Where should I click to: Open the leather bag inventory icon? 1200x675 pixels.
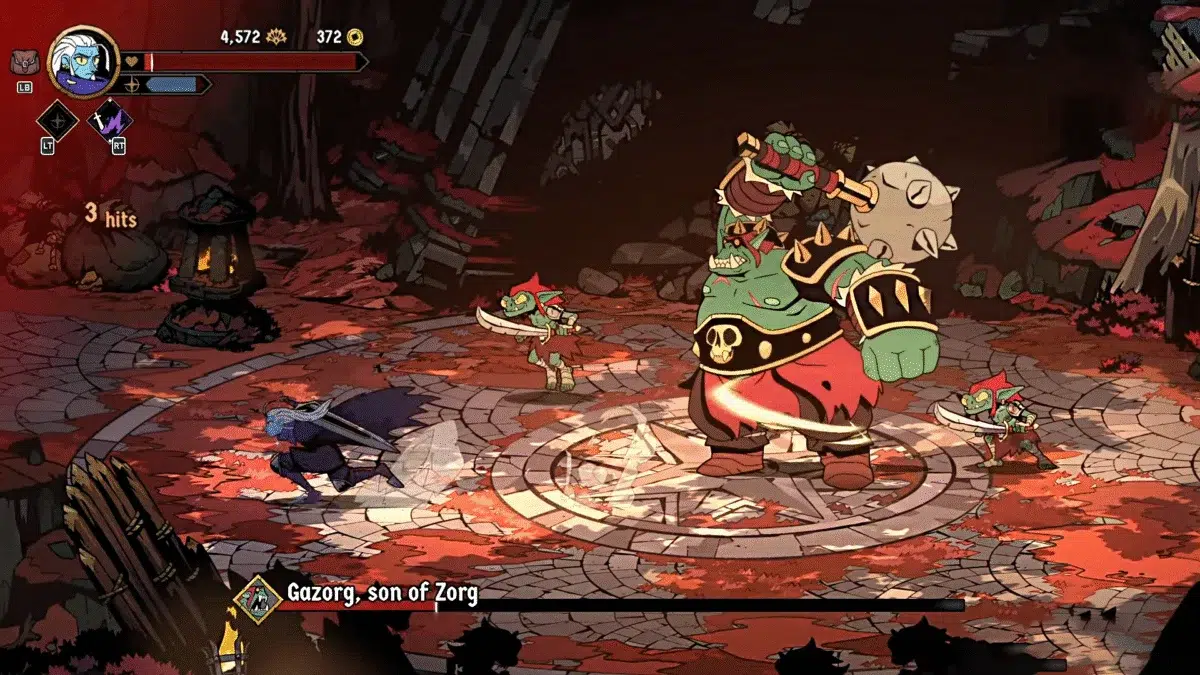[24, 63]
